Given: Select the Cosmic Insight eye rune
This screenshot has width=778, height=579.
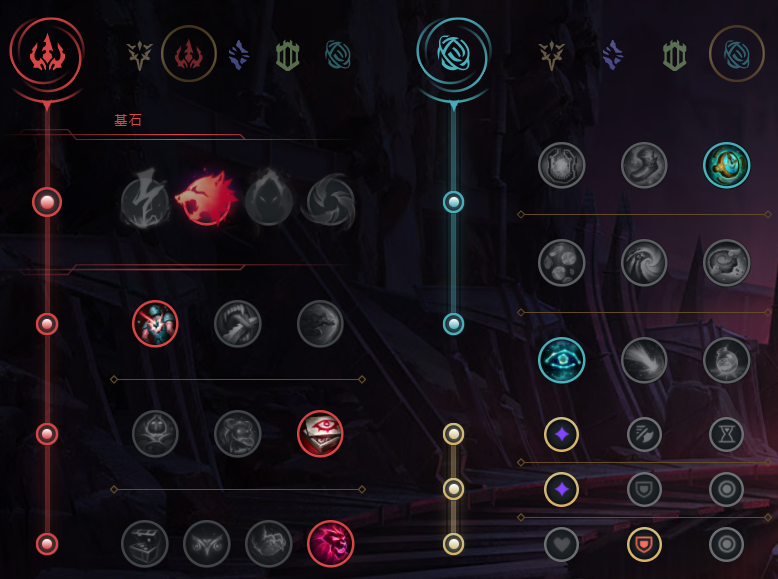Looking at the screenshot, I should 562,360.
